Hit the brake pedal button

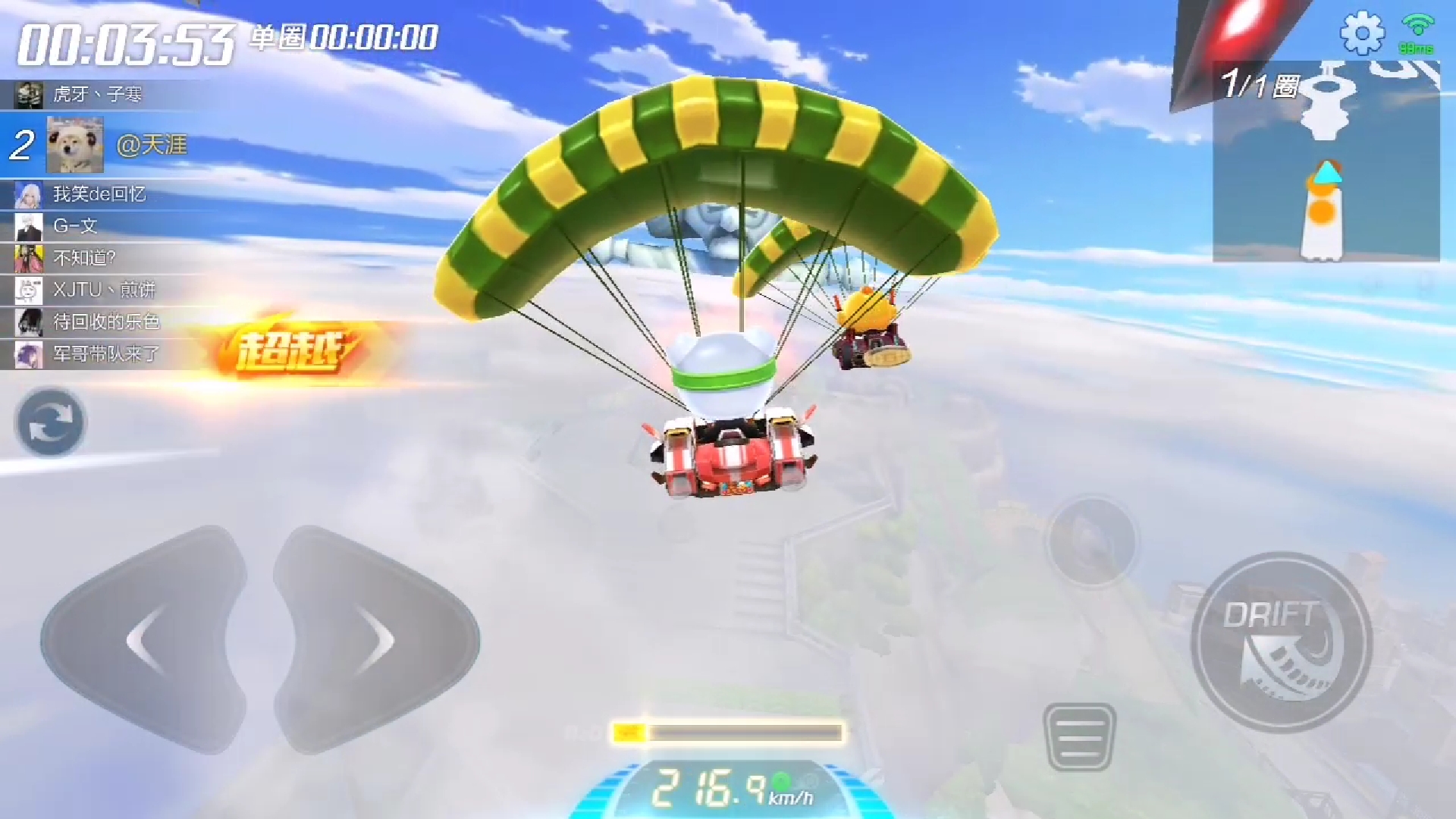[x=1079, y=736]
